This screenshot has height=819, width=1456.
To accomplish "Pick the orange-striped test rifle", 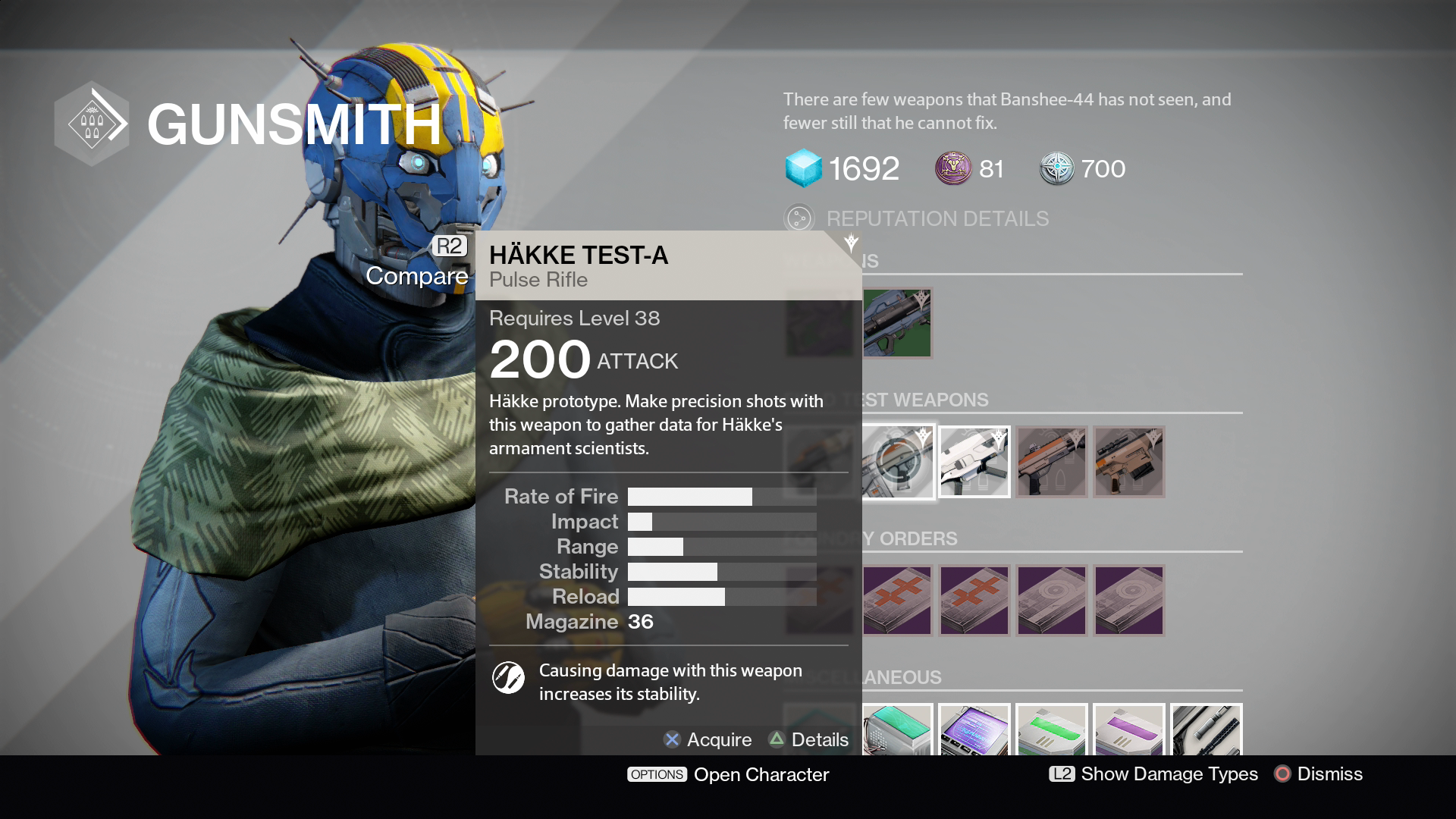I will pyautogui.click(x=1052, y=462).
